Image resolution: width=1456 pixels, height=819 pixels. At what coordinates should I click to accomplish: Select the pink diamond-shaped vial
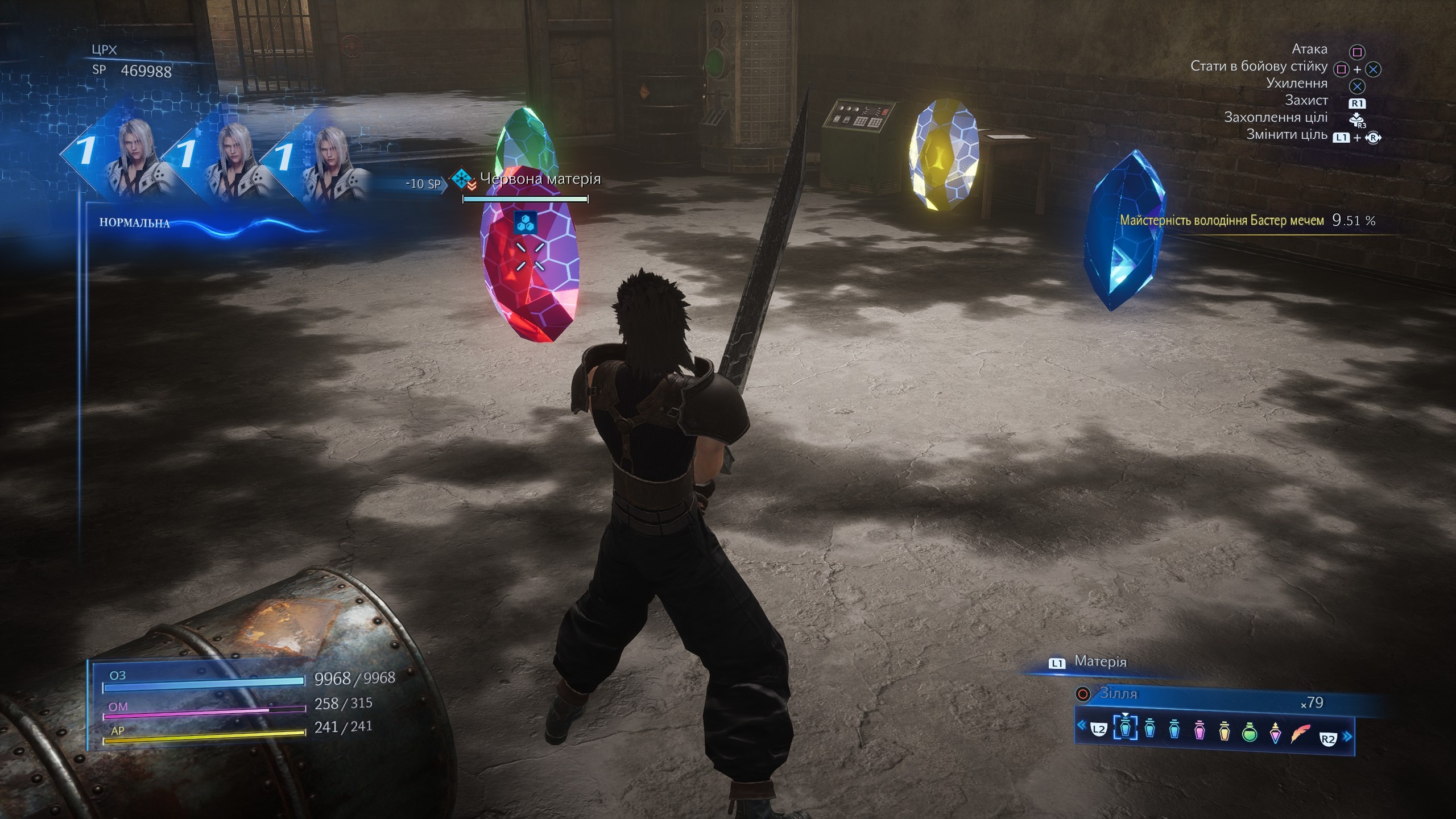pos(1275,733)
